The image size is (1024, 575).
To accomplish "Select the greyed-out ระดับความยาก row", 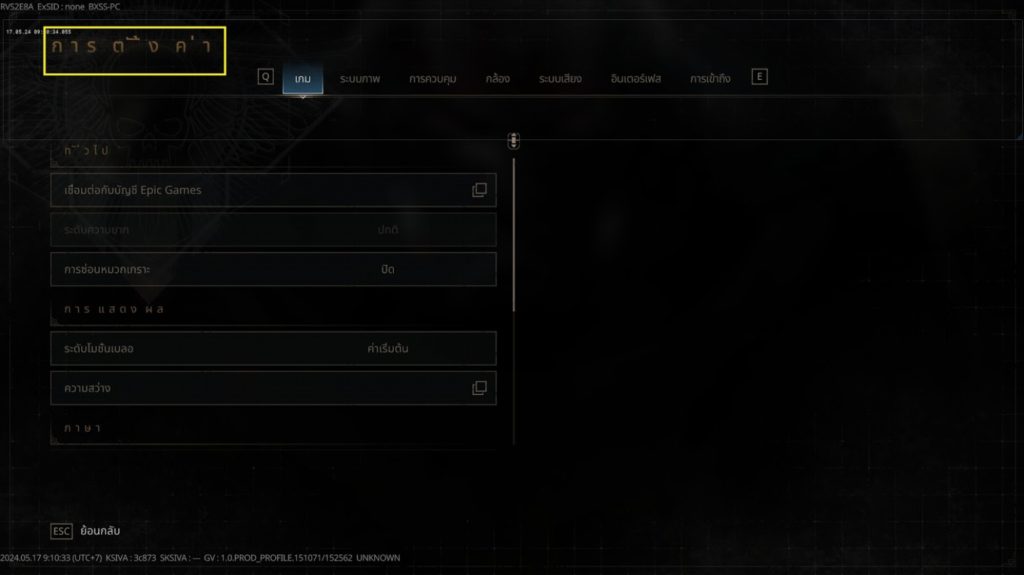I will pos(273,230).
